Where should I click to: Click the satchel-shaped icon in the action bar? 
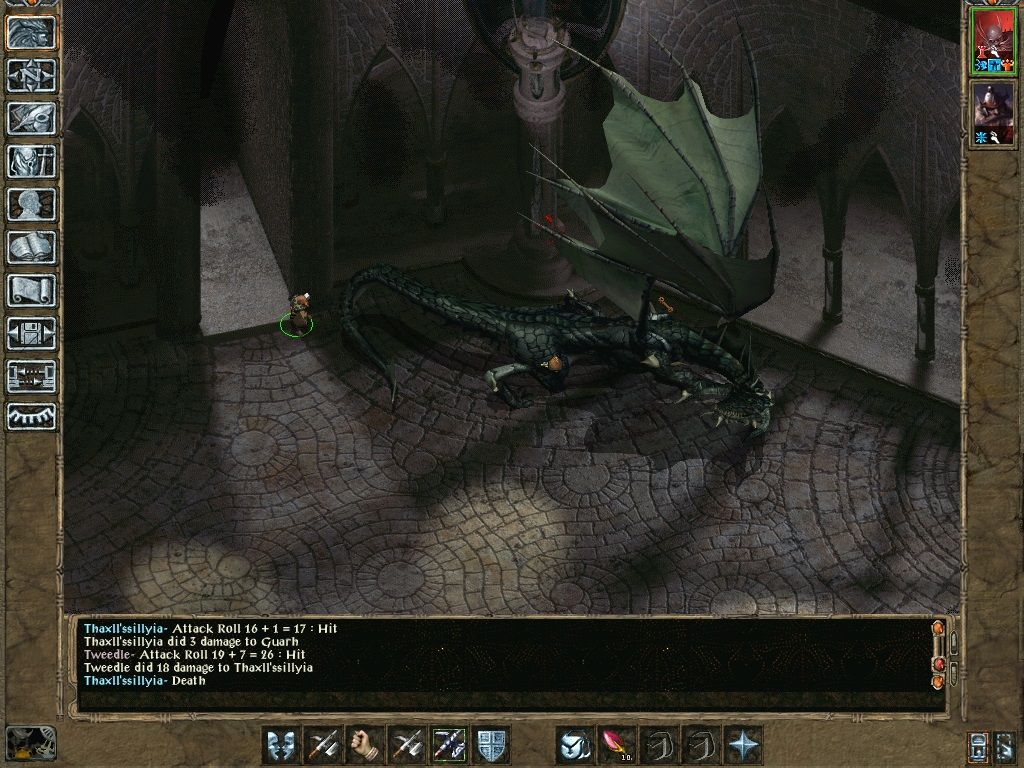575,745
